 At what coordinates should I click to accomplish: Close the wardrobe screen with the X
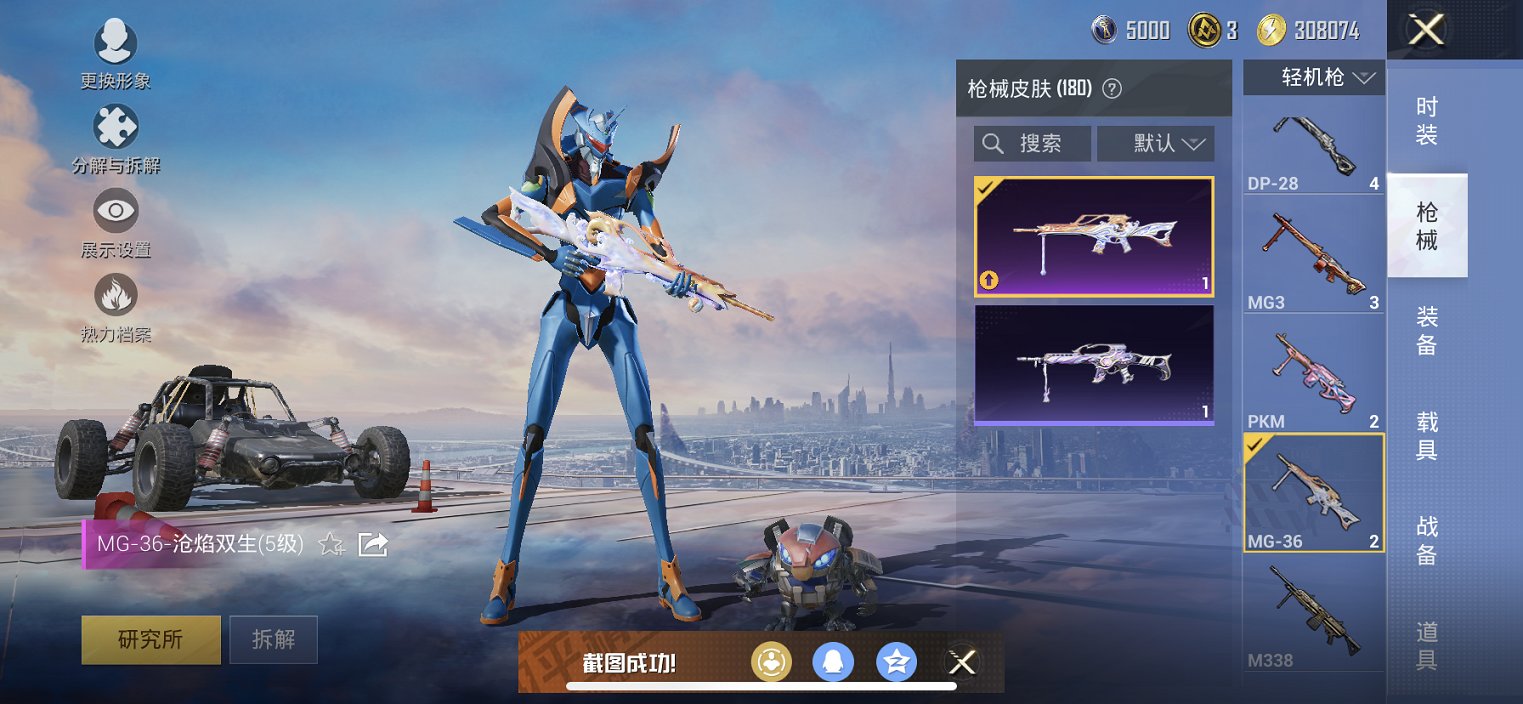(1426, 30)
